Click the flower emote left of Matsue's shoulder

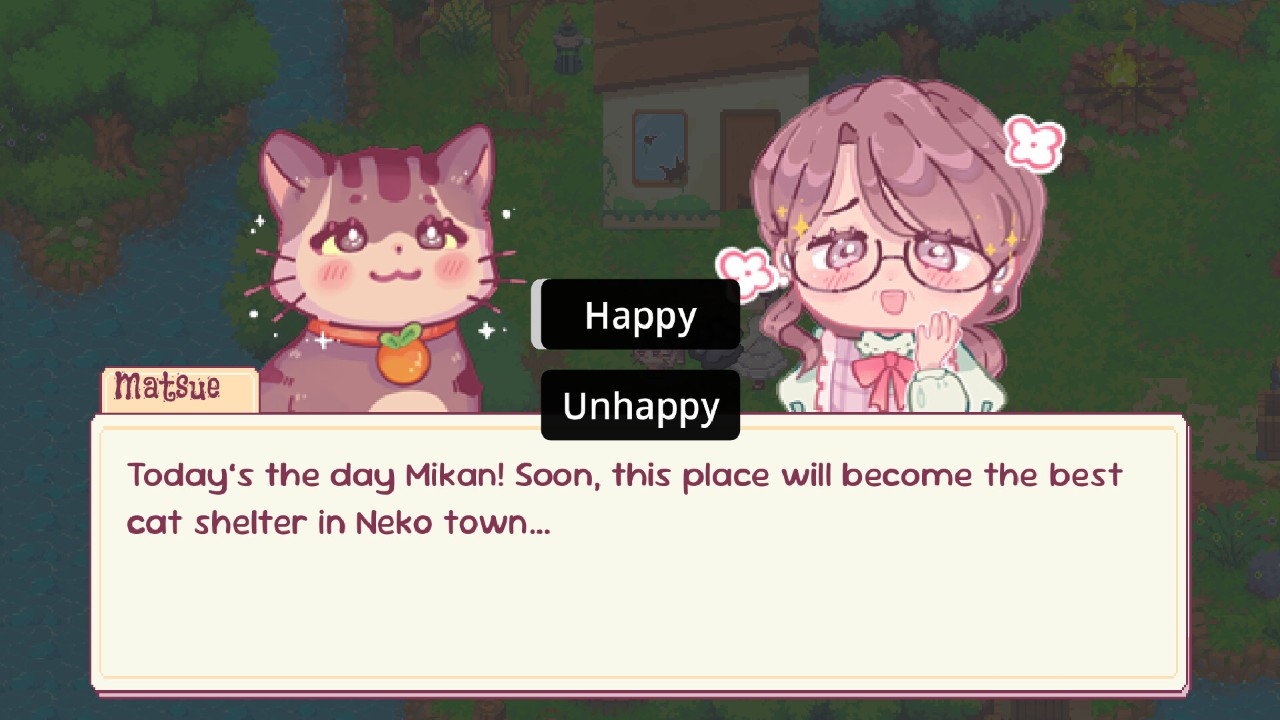pos(748,270)
